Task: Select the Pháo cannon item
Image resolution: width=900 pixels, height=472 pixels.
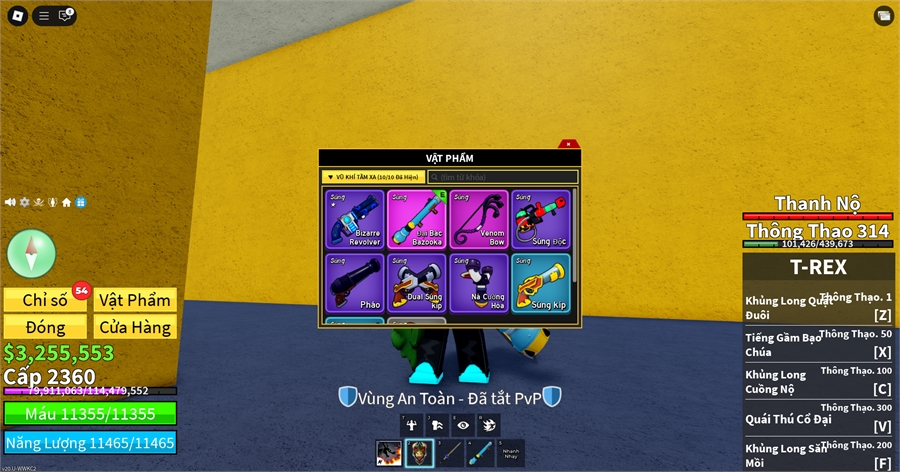Action: 354,283
